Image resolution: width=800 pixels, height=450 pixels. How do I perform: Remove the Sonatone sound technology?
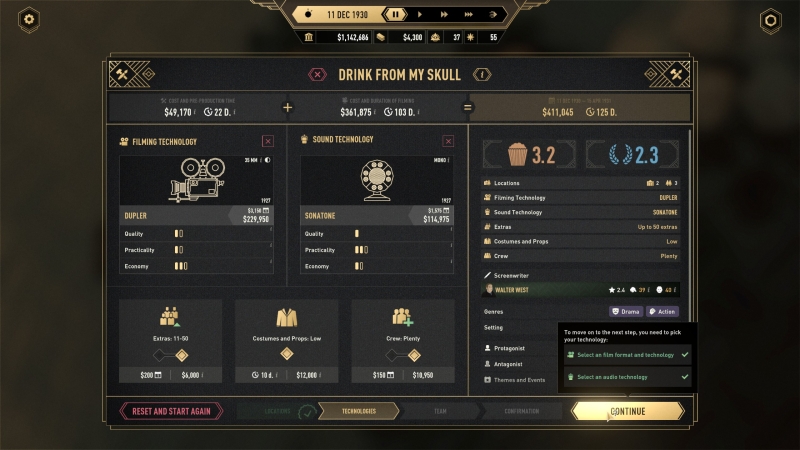[447, 142]
